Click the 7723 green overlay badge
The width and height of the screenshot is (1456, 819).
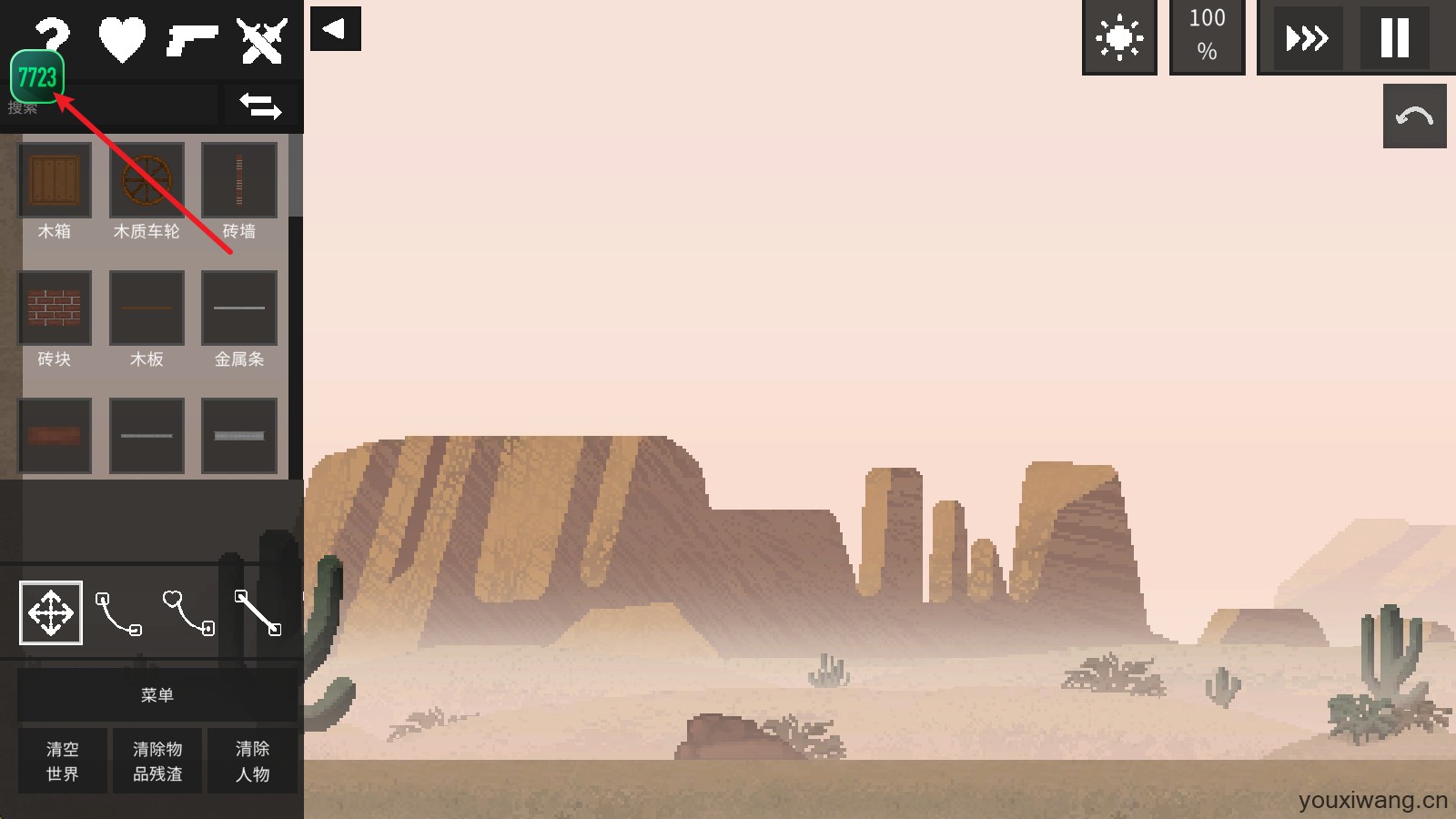(x=37, y=77)
